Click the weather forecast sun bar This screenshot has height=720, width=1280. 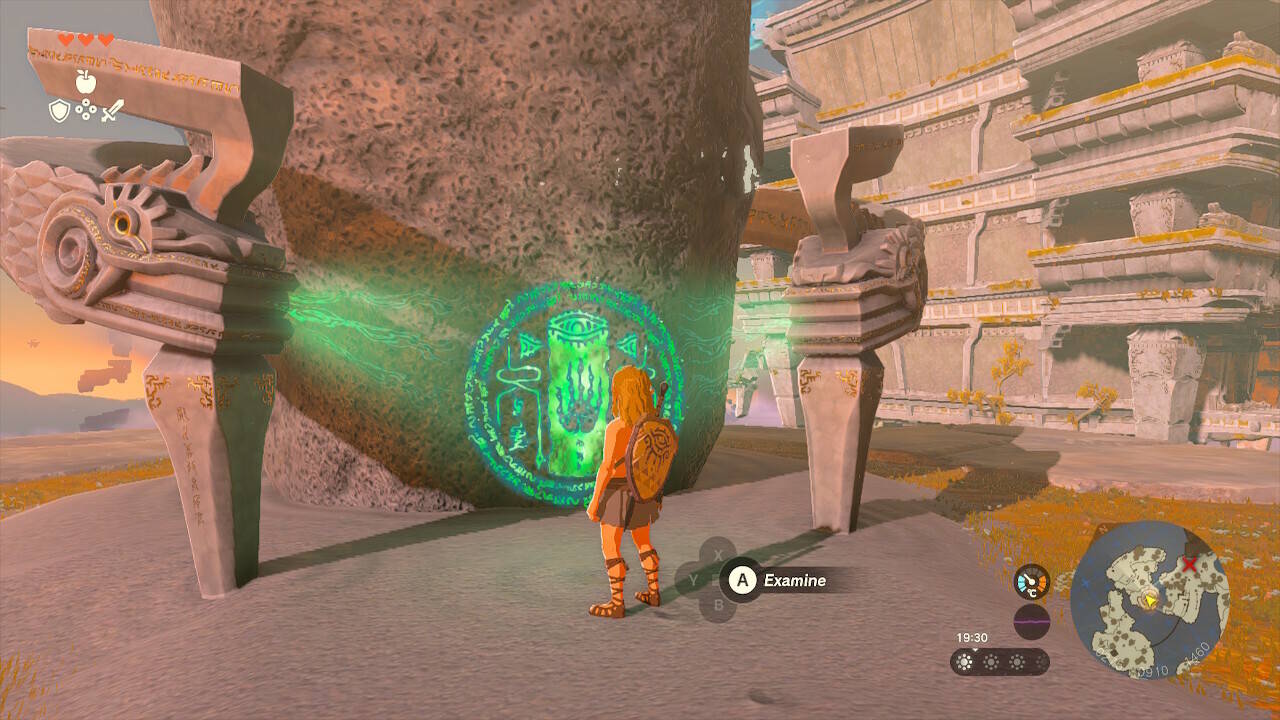pos(999,661)
